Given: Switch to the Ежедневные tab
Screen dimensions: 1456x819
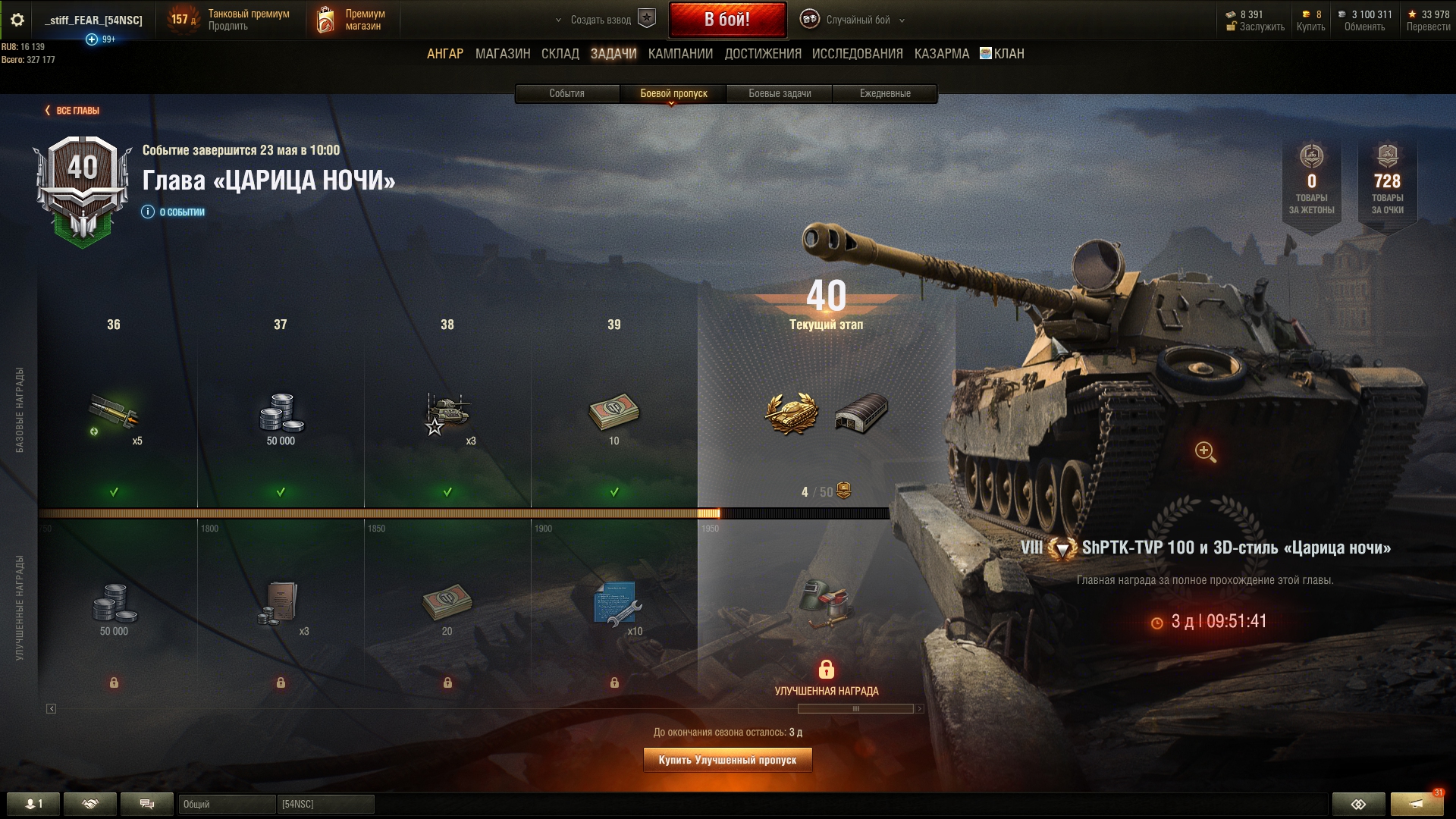Looking at the screenshot, I should (885, 93).
